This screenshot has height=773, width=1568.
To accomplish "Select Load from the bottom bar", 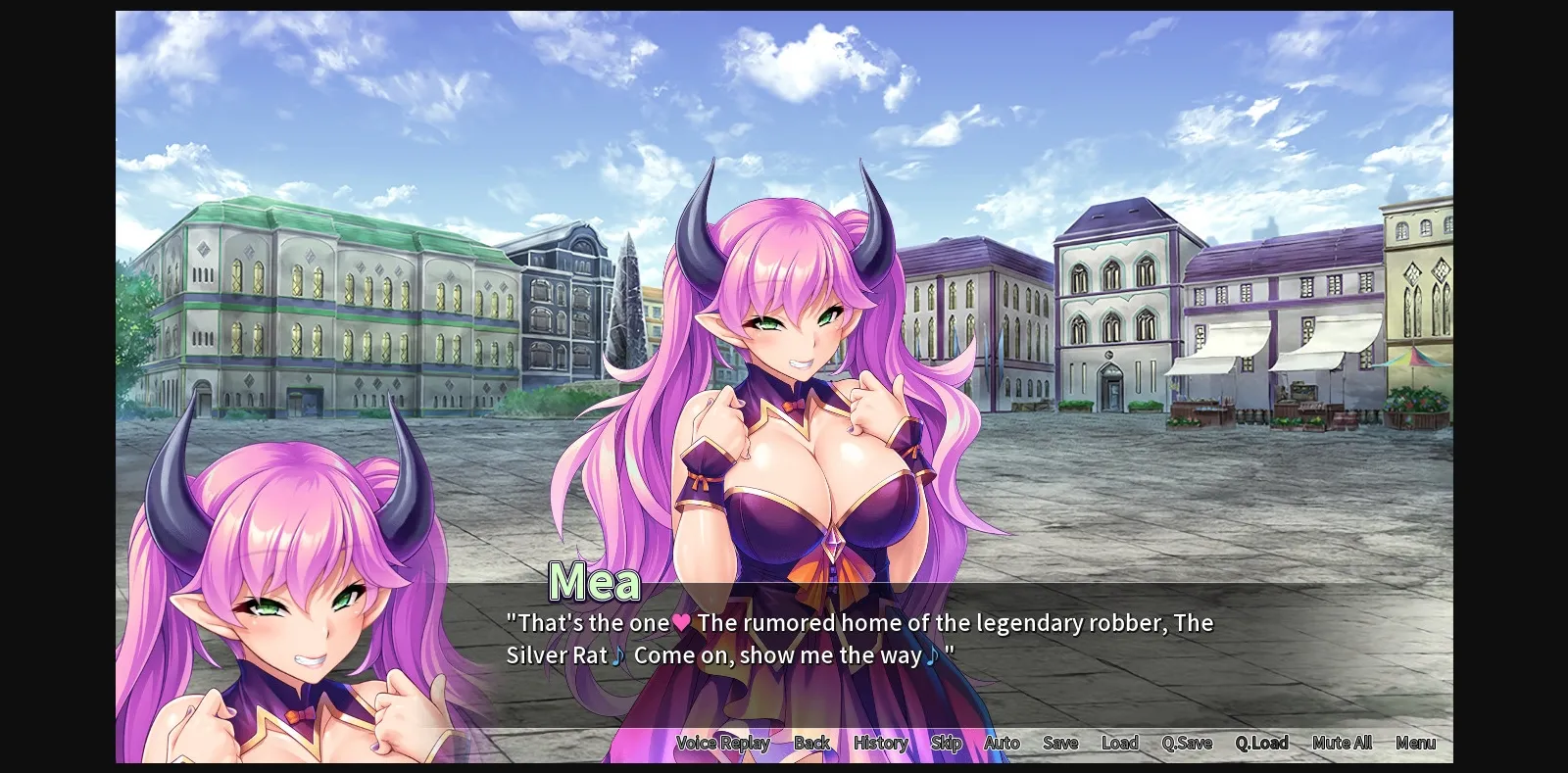I will coord(1120,743).
